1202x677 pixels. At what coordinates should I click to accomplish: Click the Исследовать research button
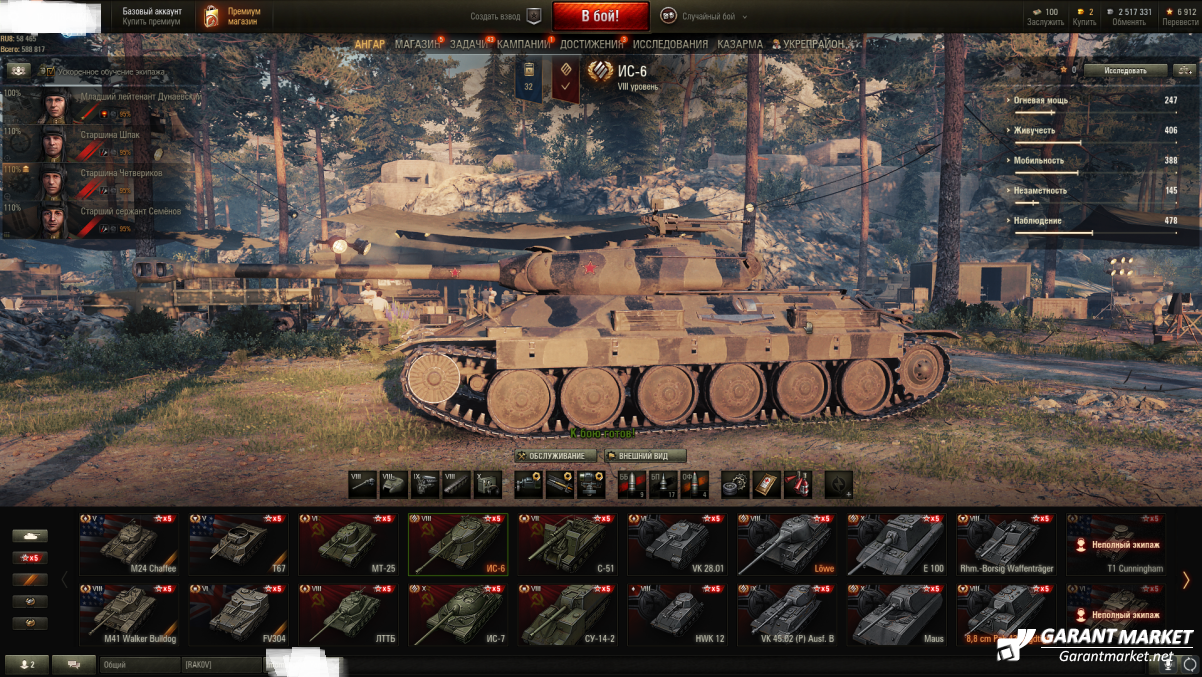pyautogui.click(x=1125, y=71)
